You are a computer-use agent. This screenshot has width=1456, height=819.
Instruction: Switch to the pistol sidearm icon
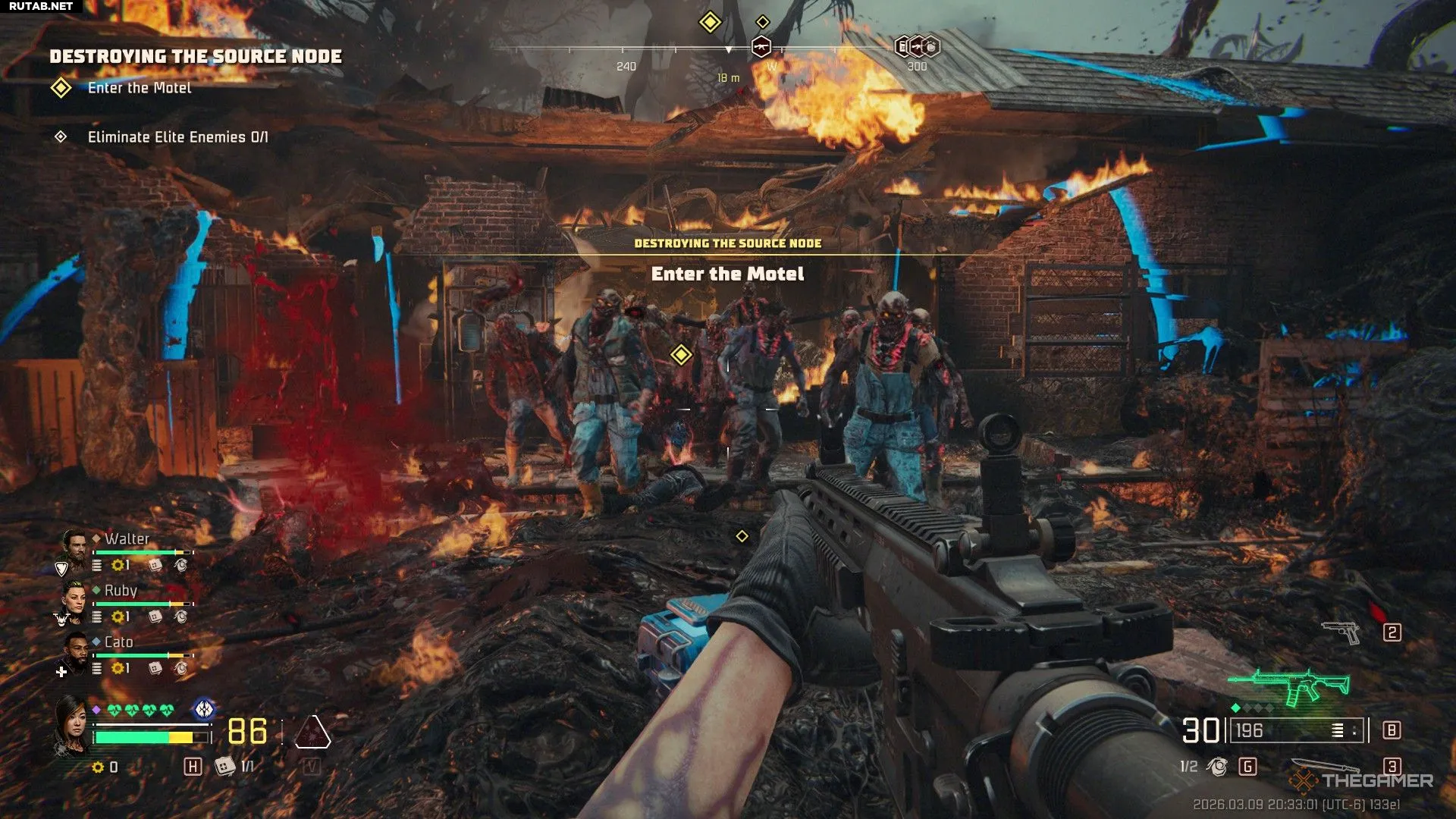[x=1341, y=632]
